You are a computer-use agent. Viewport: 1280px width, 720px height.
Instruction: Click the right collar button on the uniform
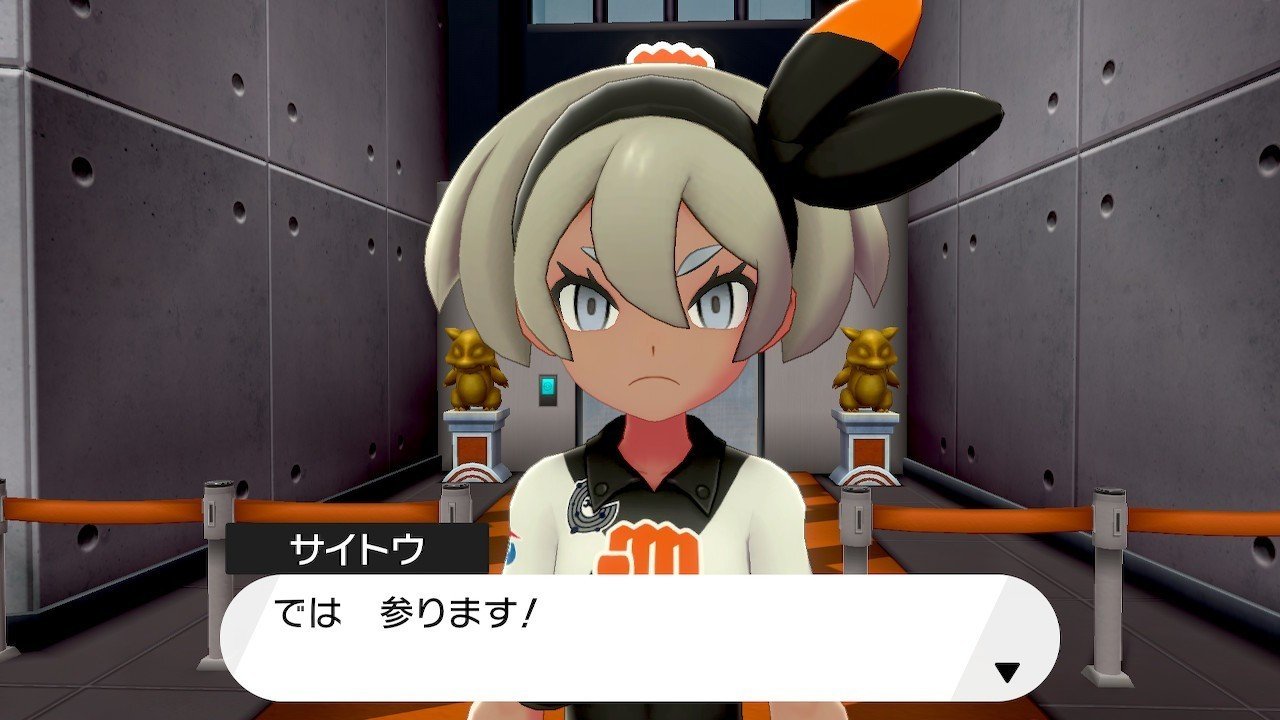[x=702, y=488]
